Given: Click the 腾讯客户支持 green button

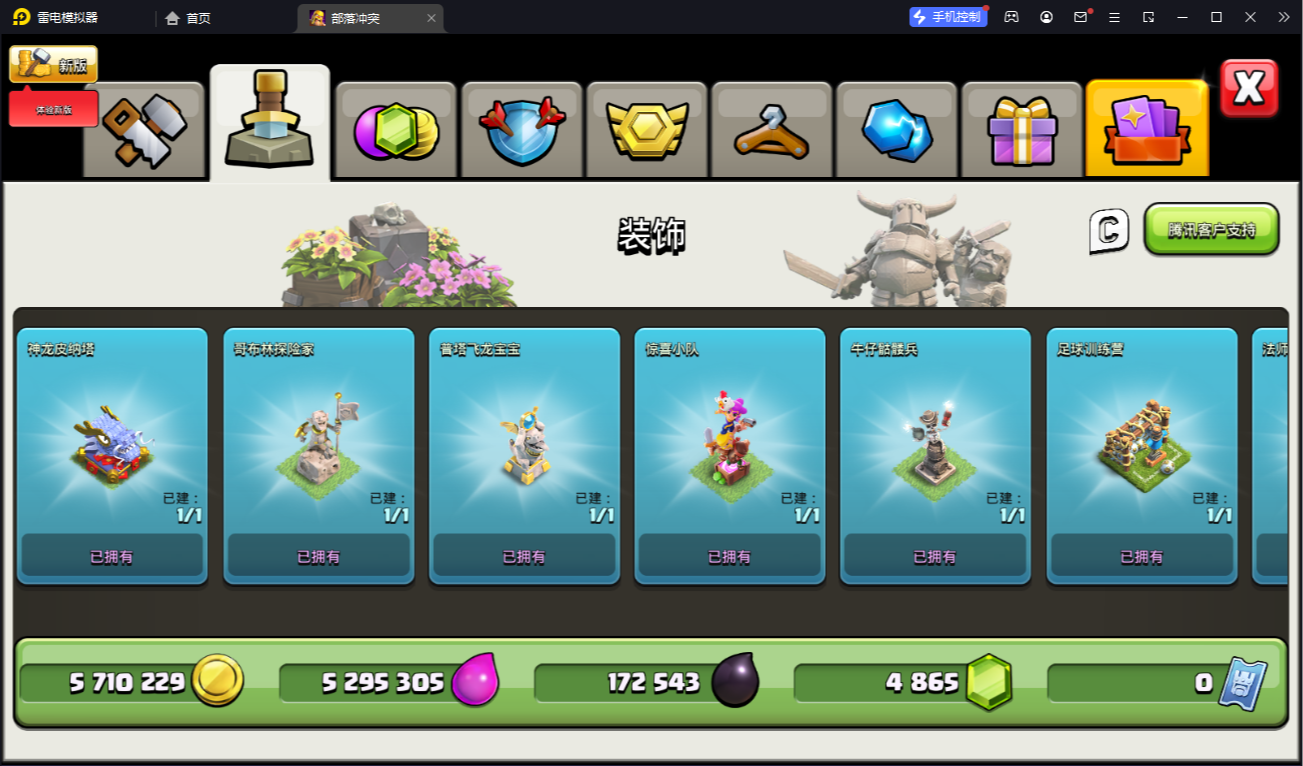Looking at the screenshot, I should click(x=1211, y=229).
